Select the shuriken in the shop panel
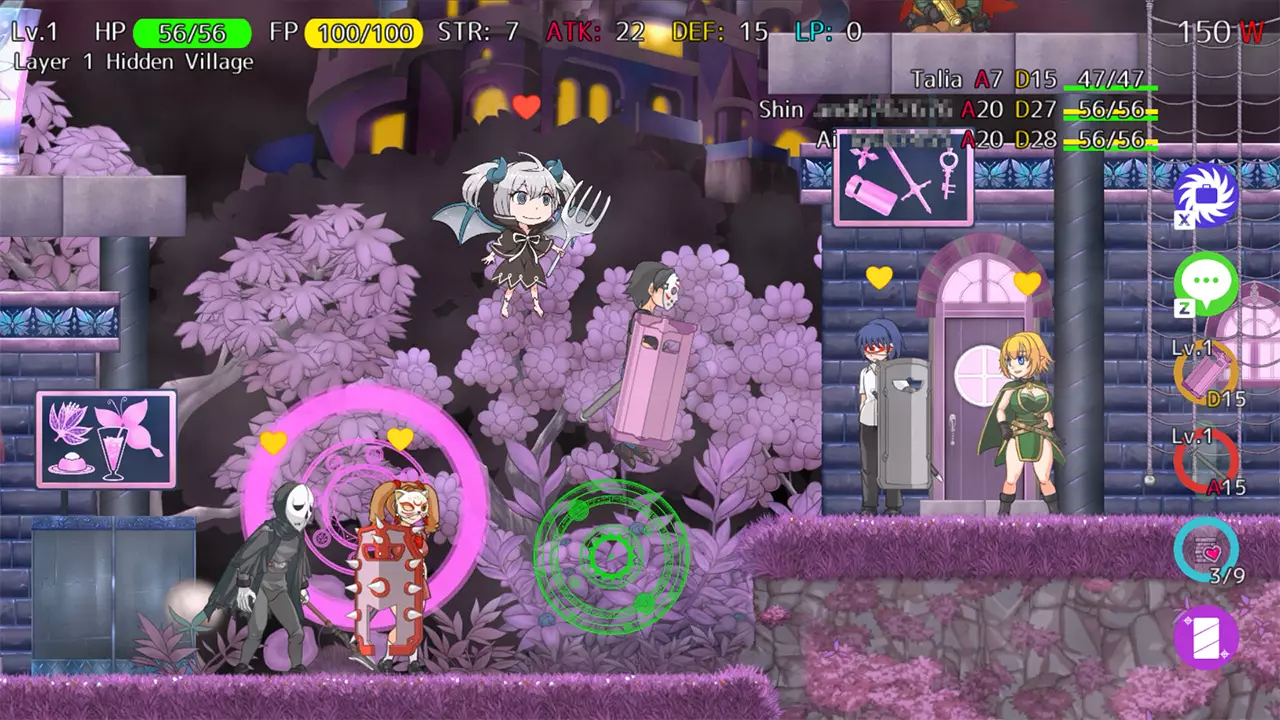 tap(864, 158)
